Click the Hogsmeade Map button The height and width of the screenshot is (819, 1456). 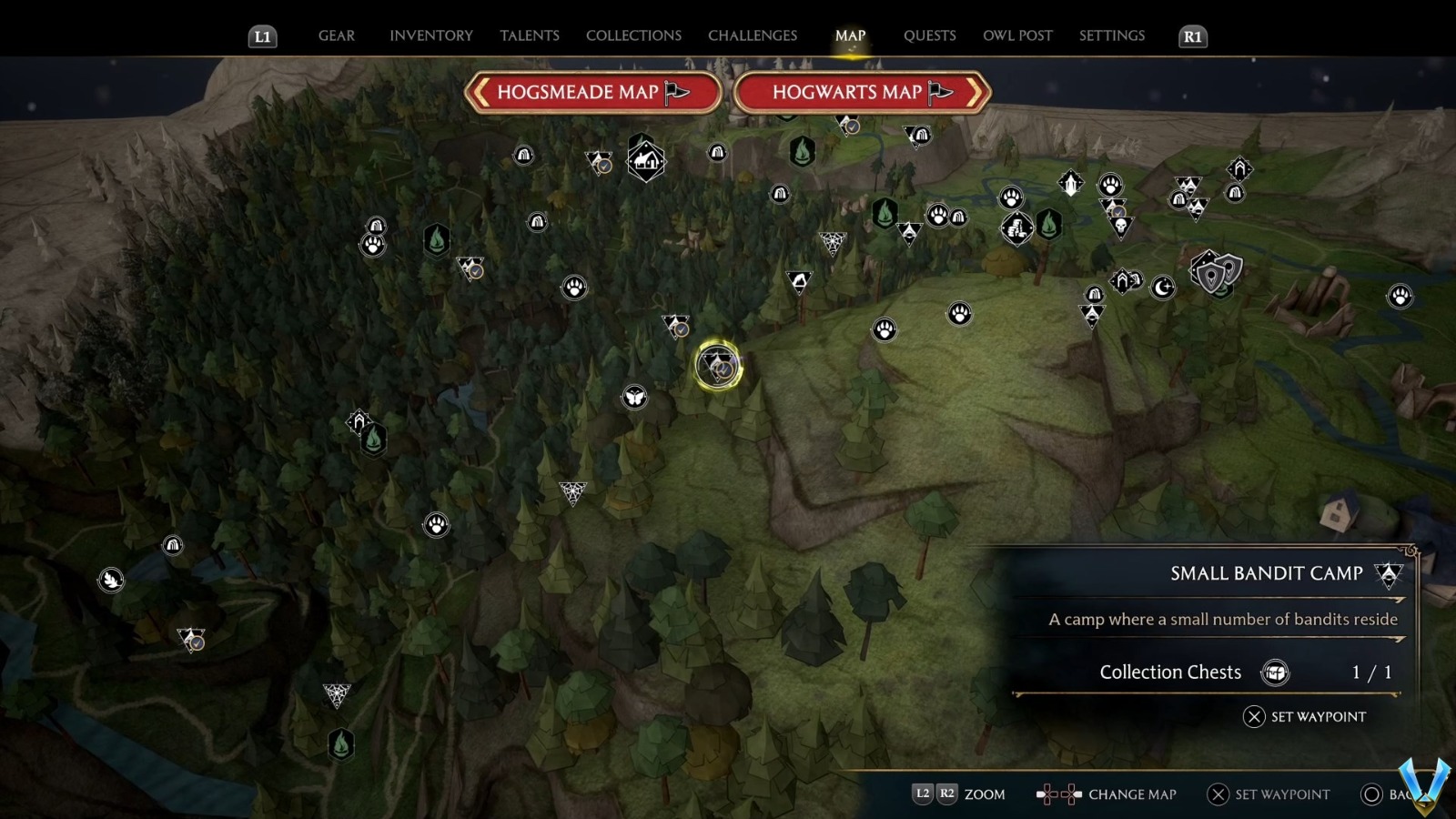click(593, 92)
